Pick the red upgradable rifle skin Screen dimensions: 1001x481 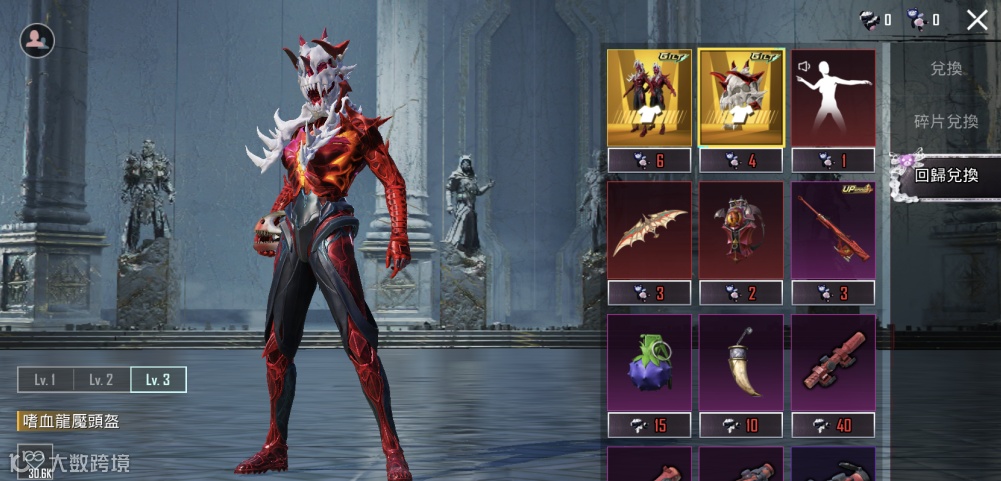pos(833,231)
